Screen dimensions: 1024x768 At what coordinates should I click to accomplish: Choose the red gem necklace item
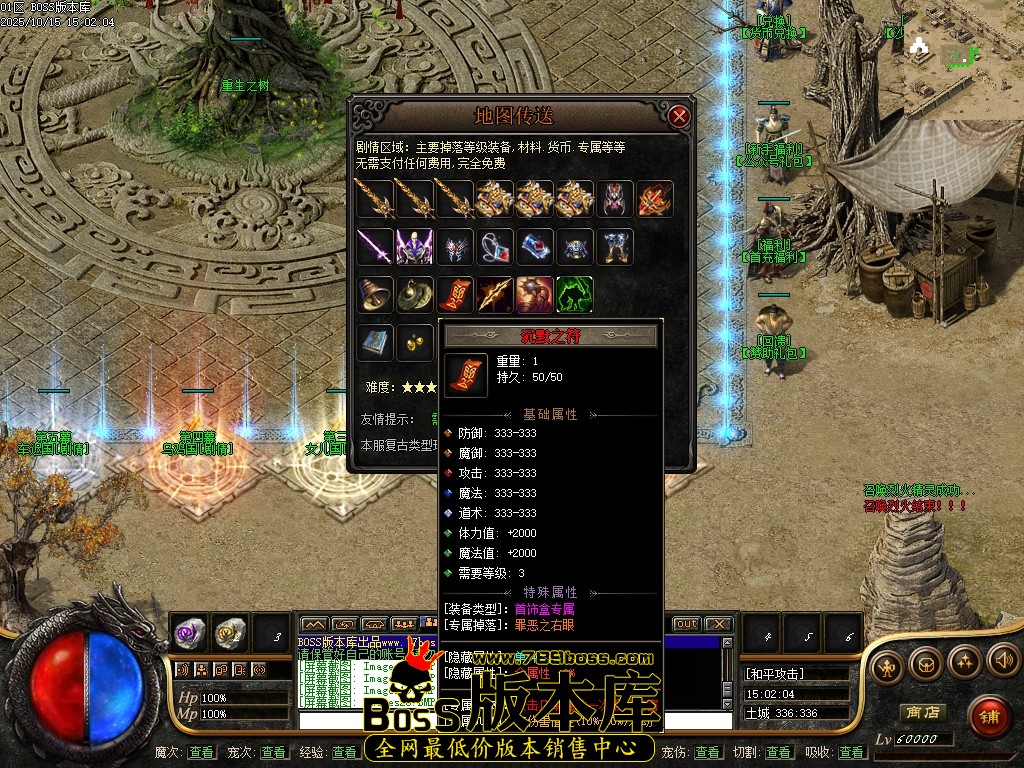(495, 246)
